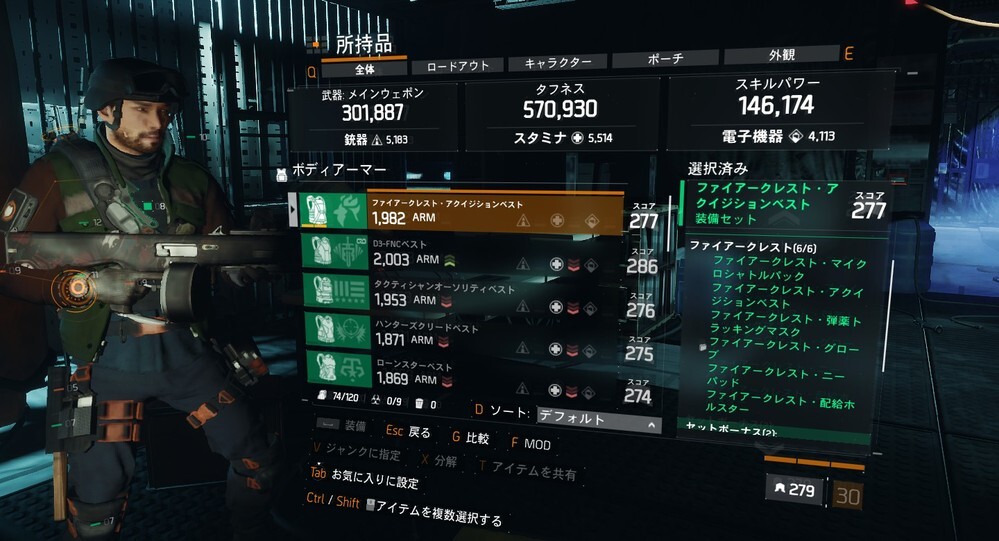
Task: Click お気に入りに設定 favorite option
Action: [x=365, y=481]
